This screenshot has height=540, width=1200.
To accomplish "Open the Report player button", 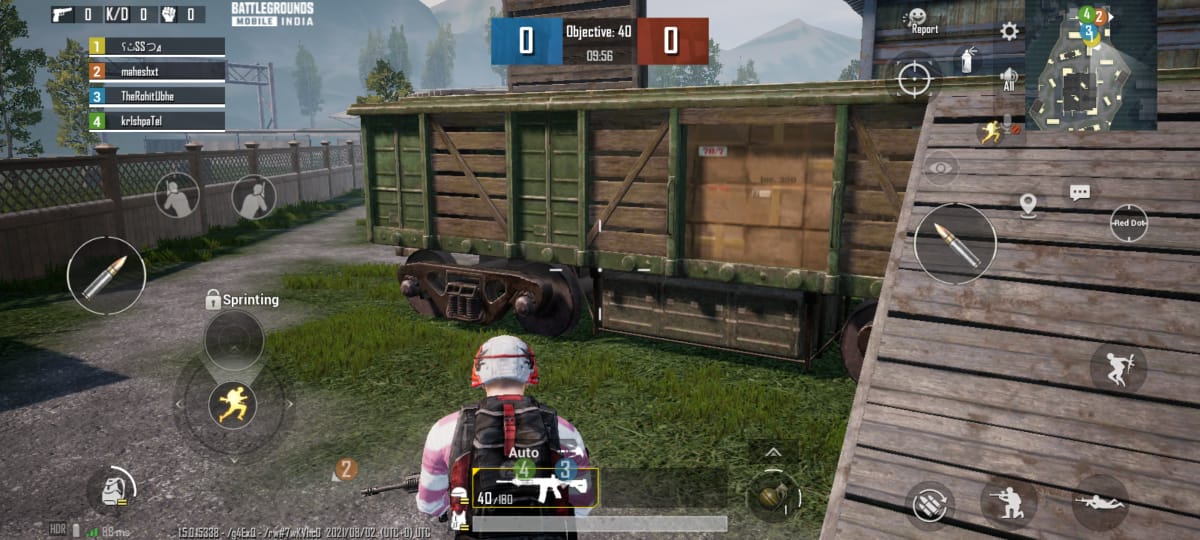I will coord(920,20).
